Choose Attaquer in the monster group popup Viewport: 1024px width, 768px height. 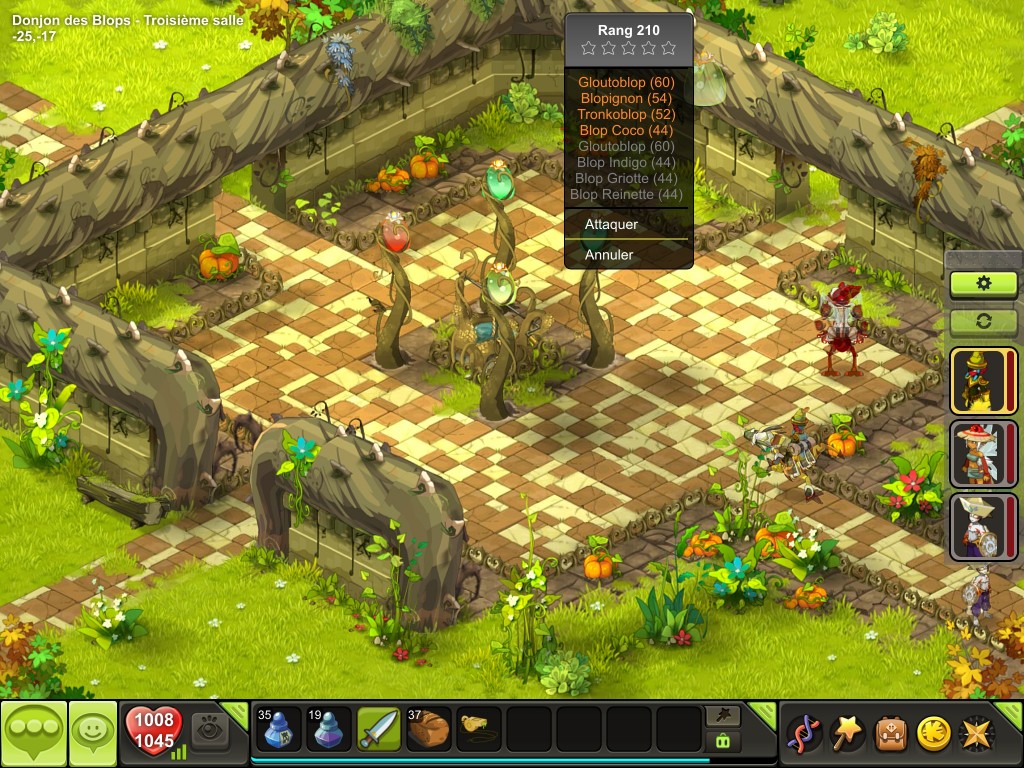(612, 225)
